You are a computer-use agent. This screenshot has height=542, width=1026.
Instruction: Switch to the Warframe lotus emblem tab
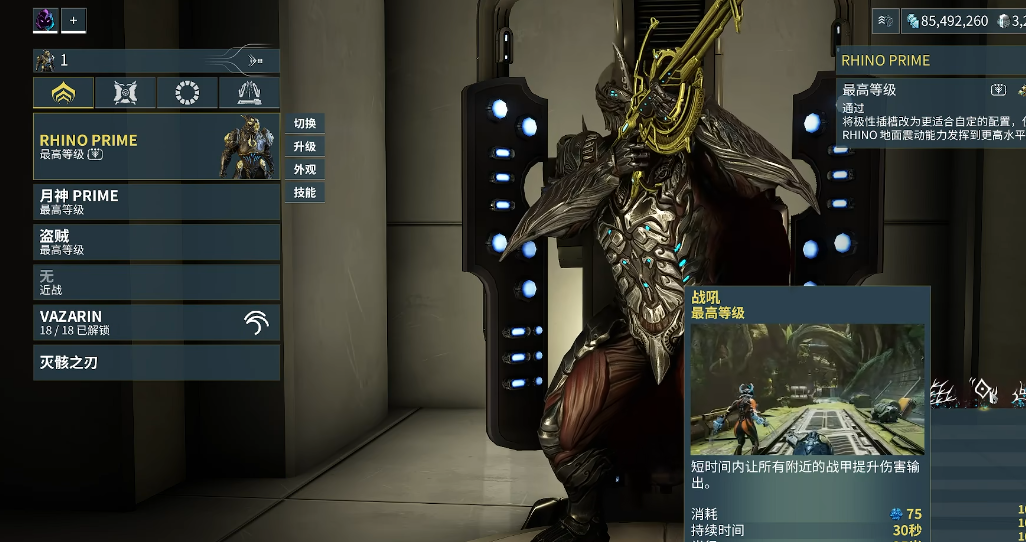coord(64,93)
